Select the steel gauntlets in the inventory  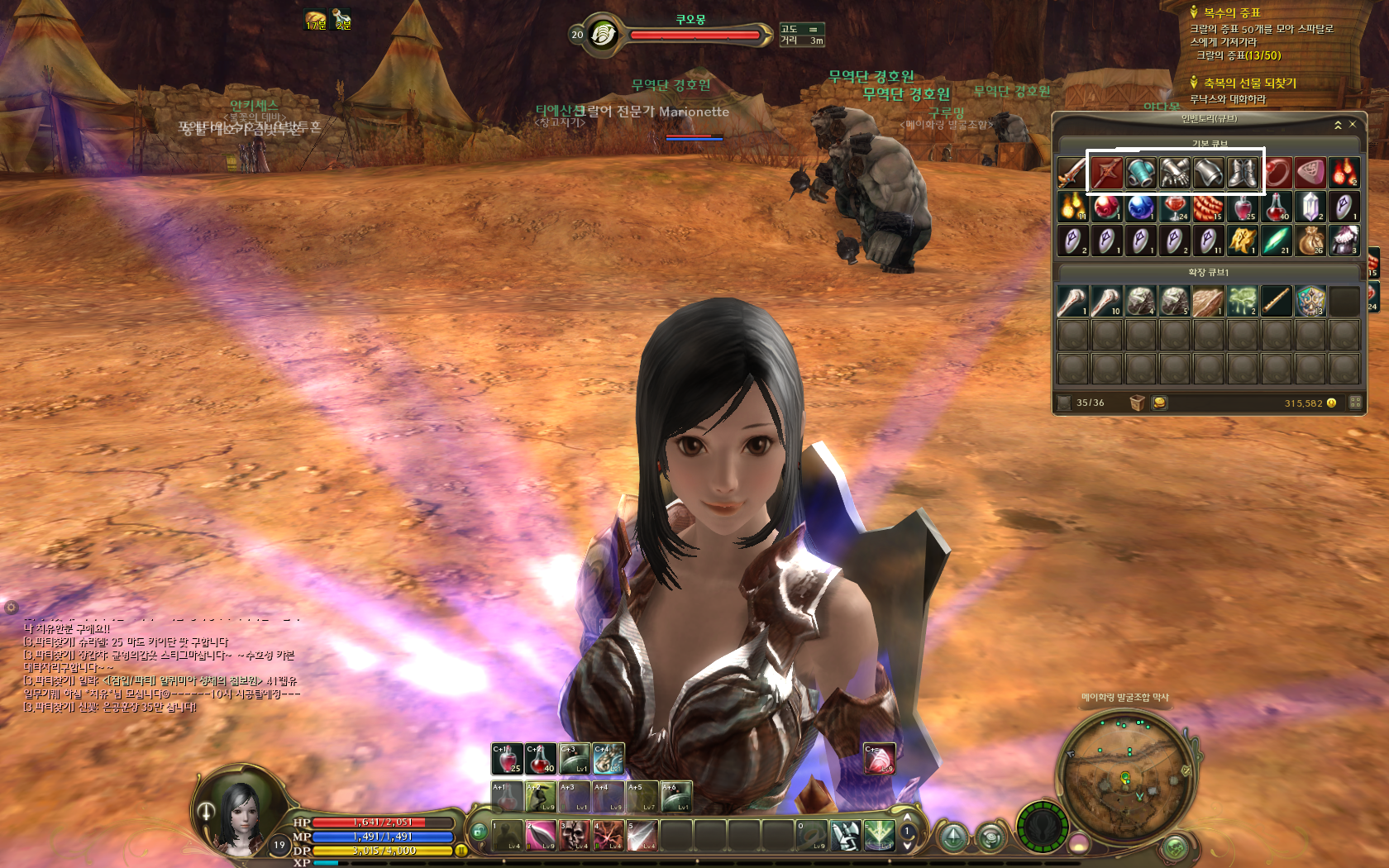(1174, 173)
